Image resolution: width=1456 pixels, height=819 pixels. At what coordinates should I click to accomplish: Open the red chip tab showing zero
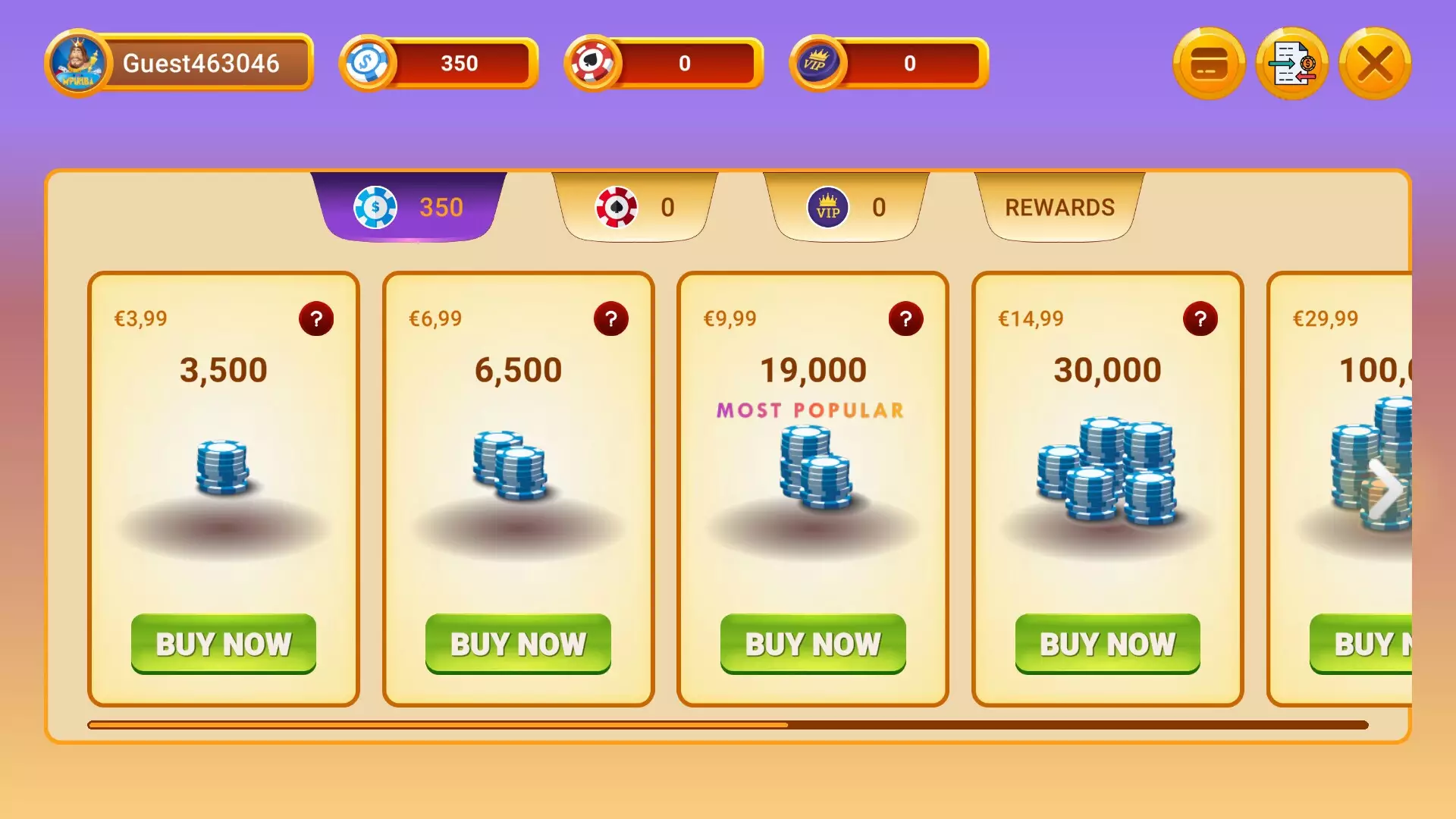pyautogui.click(x=635, y=207)
